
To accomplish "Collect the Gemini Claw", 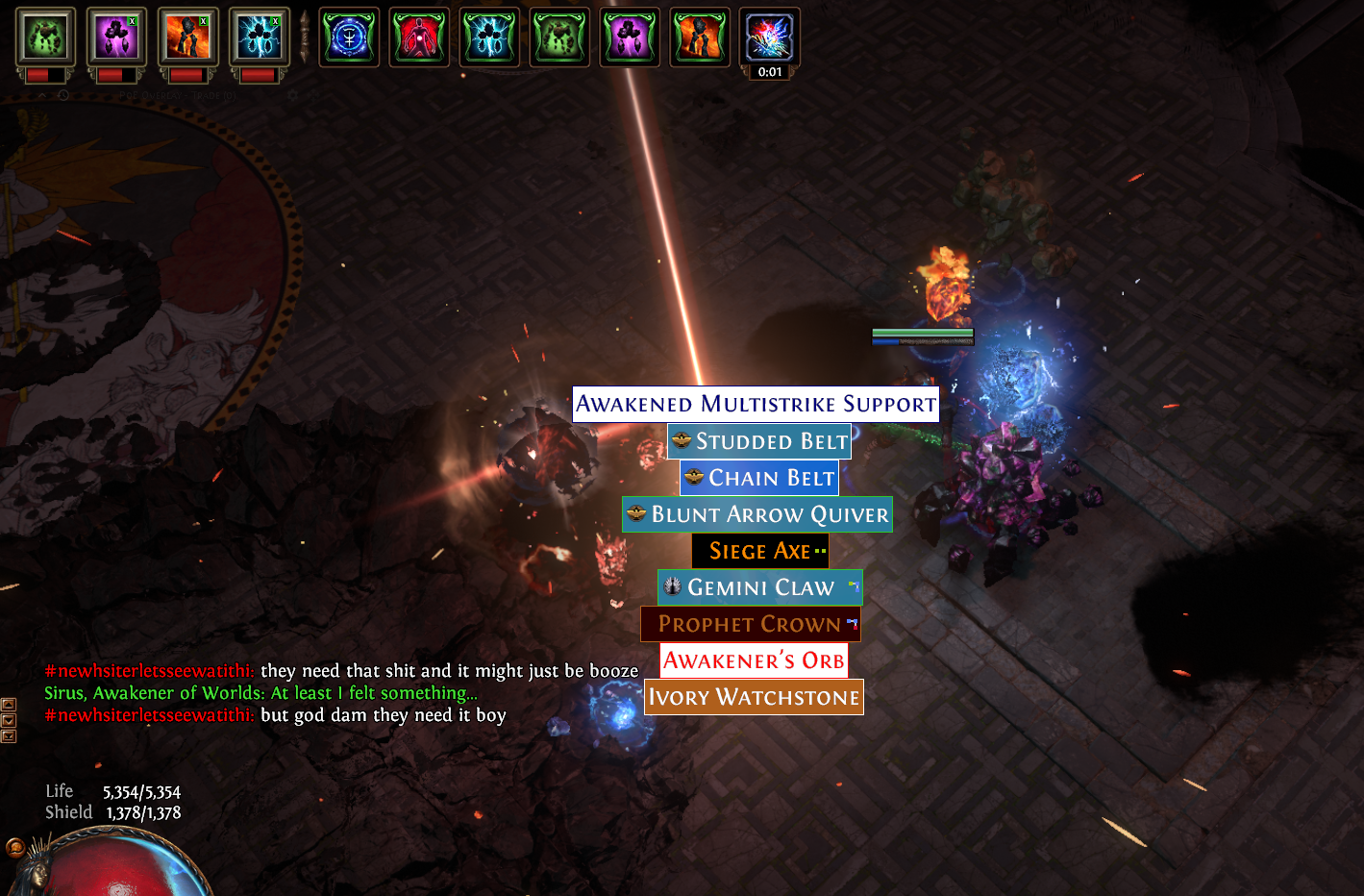I will pyautogui.click(x=759, y=587).
